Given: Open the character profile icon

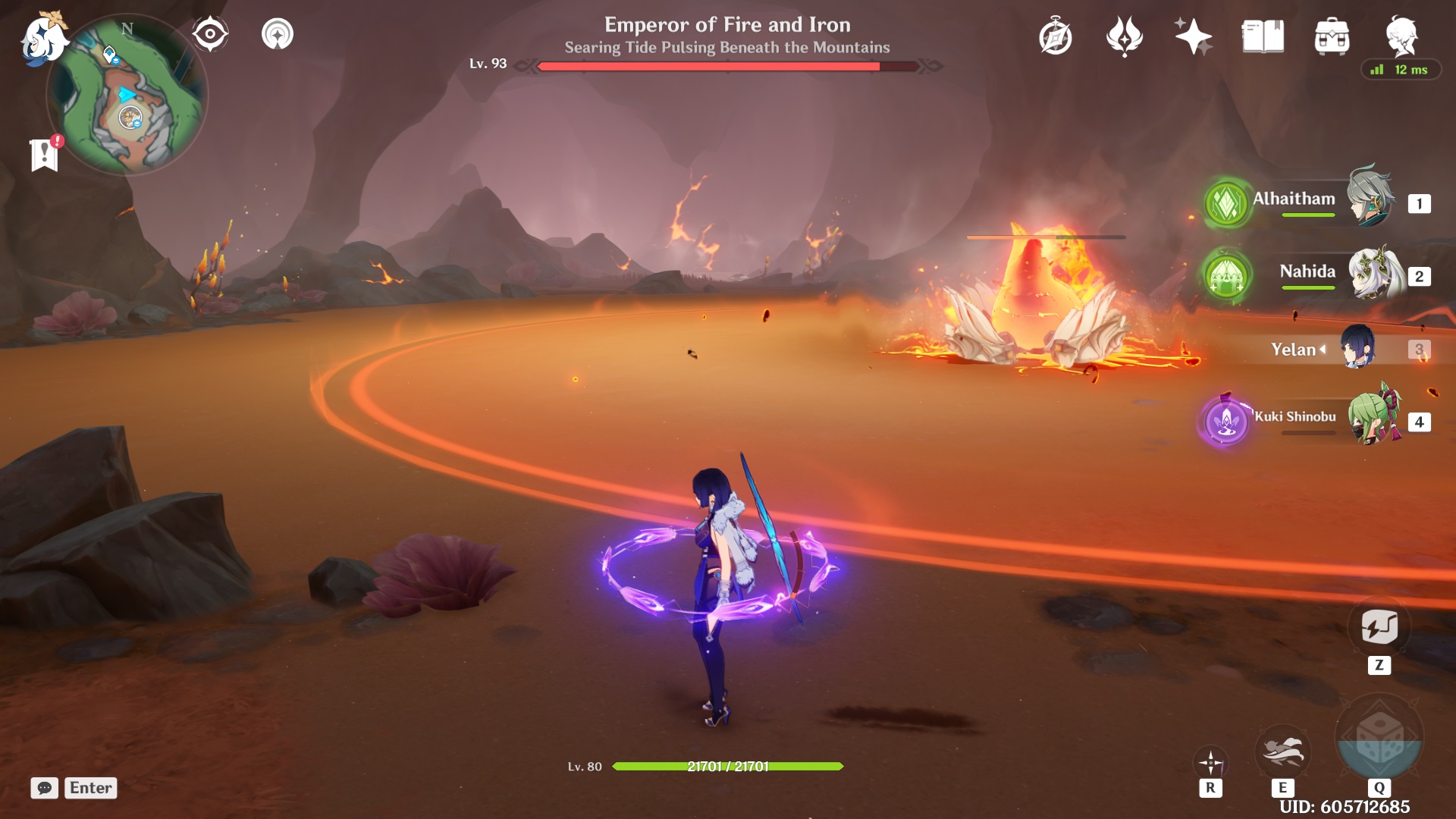Looking at the screenshot, I should click(1401, 35).
